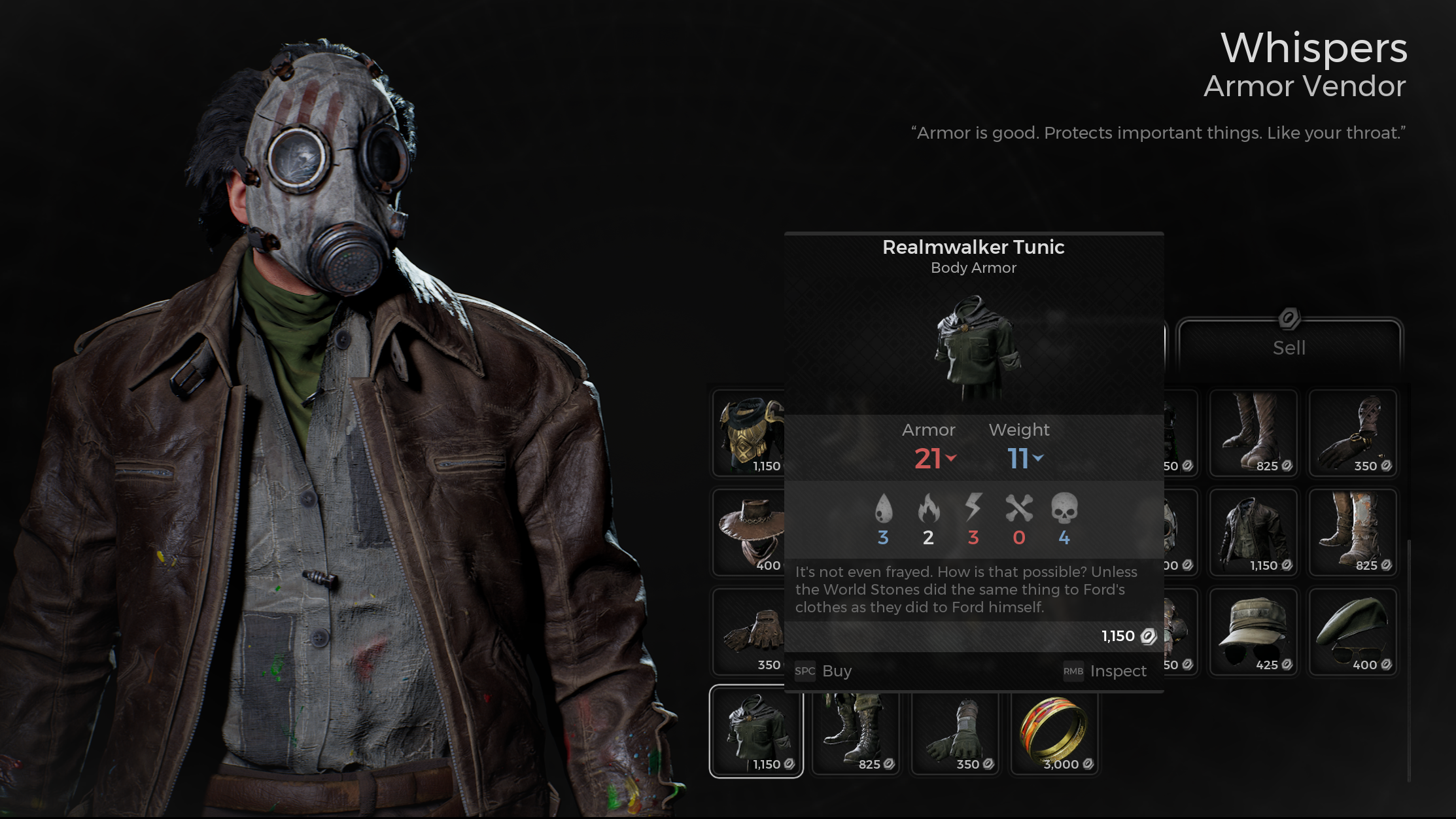The image size is (1456, 819).
Task: Pick the tan cap with sunglasses for 425
Action: point(1253,631)
